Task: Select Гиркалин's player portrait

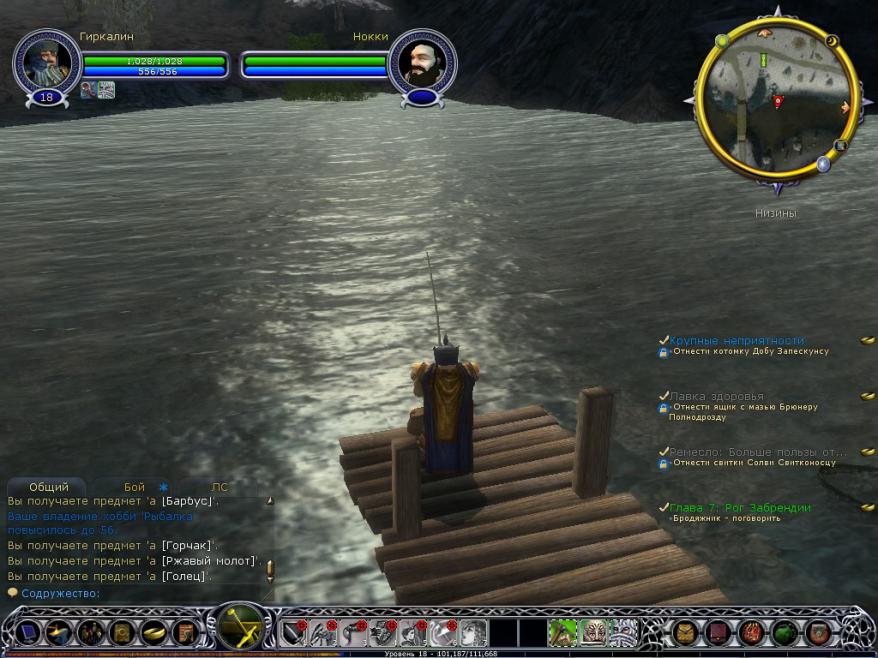Action: pyautogui.click(x=46, y=63)
